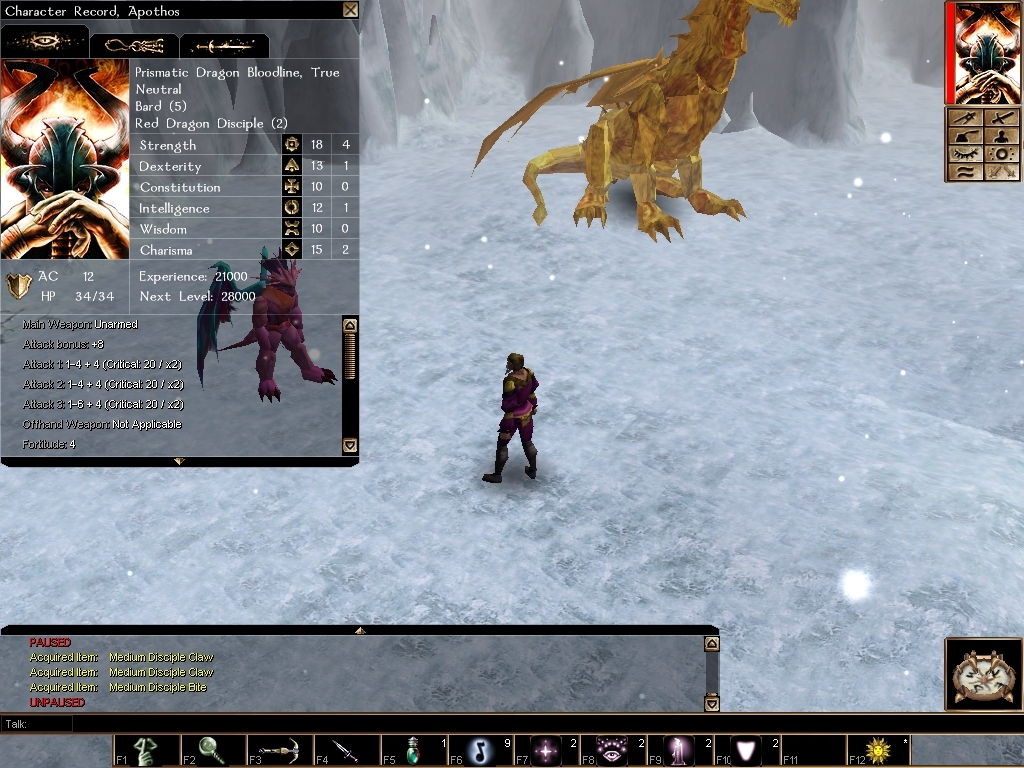Use the pink figure spell in F9
The height and width of the screenshot is (768, 1024).
[x=680, y=750]
